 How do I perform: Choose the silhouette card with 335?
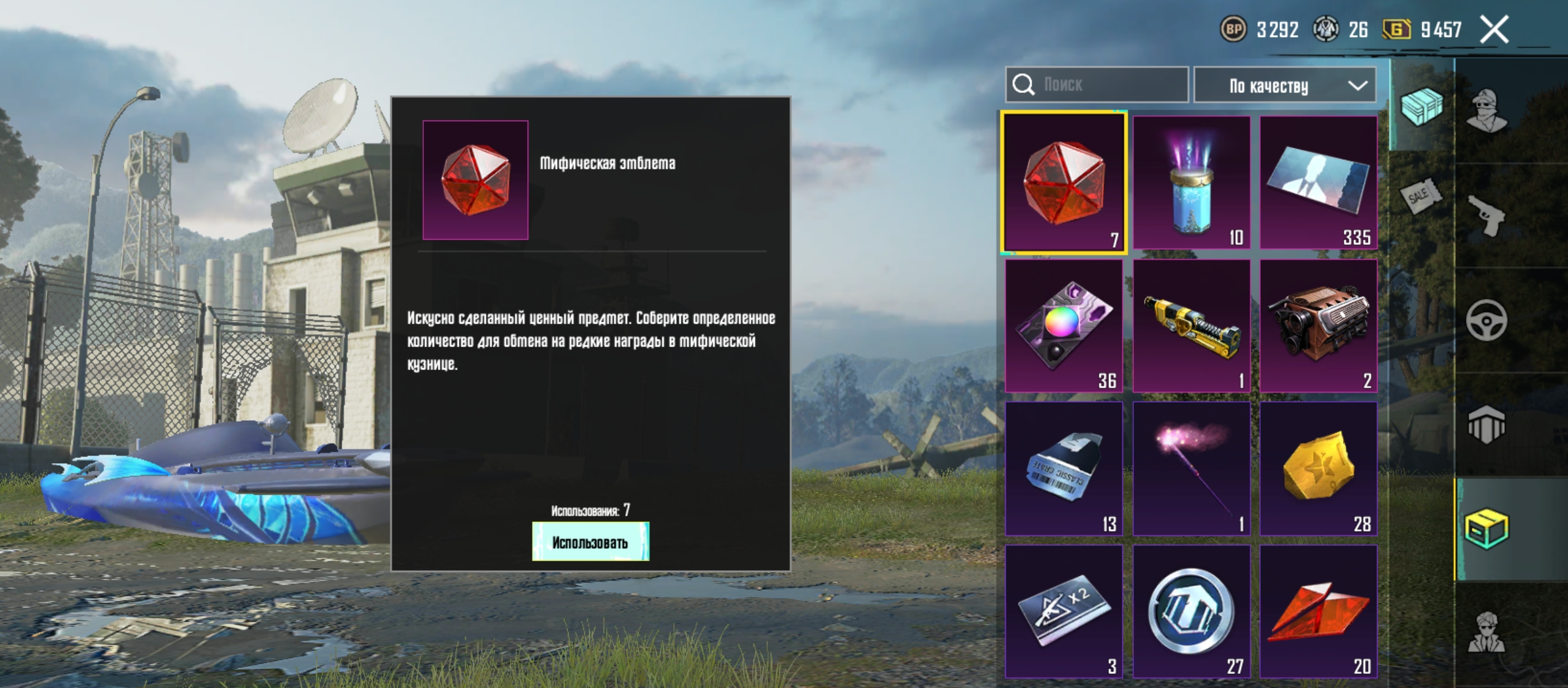pyautogui.click(x=1318, y=183)
